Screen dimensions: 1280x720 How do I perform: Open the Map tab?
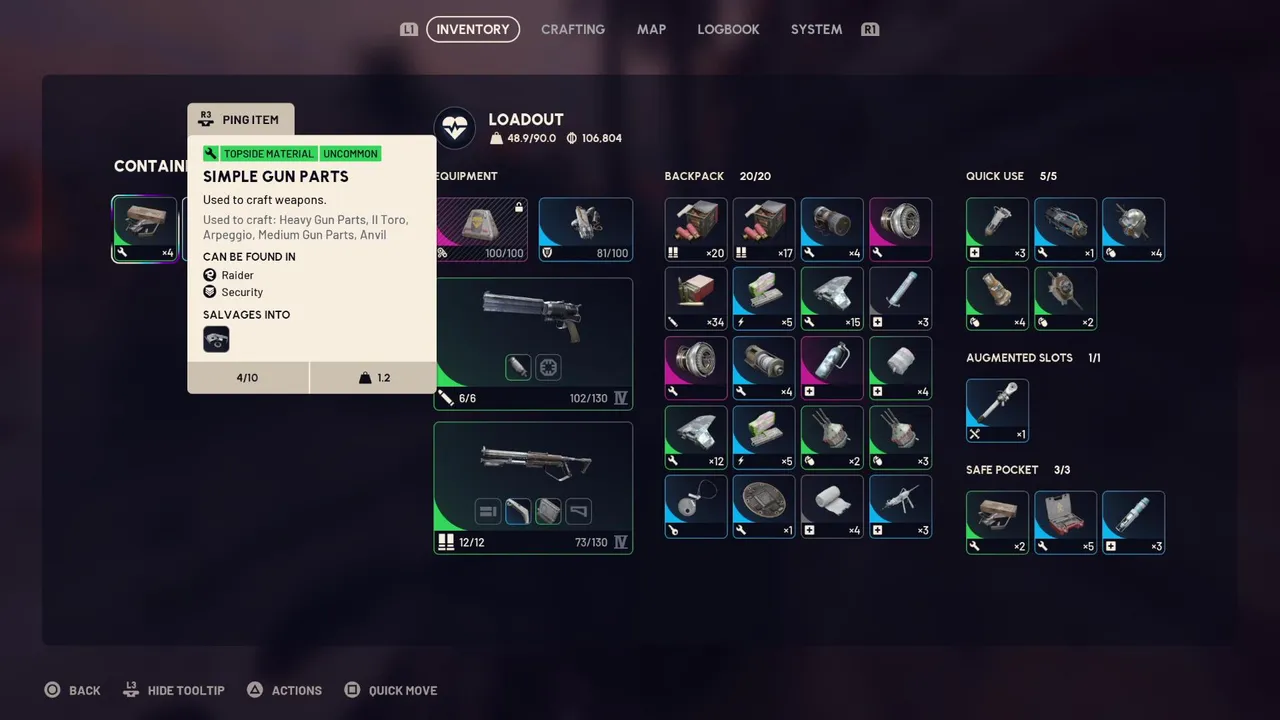tap(651, 30)
